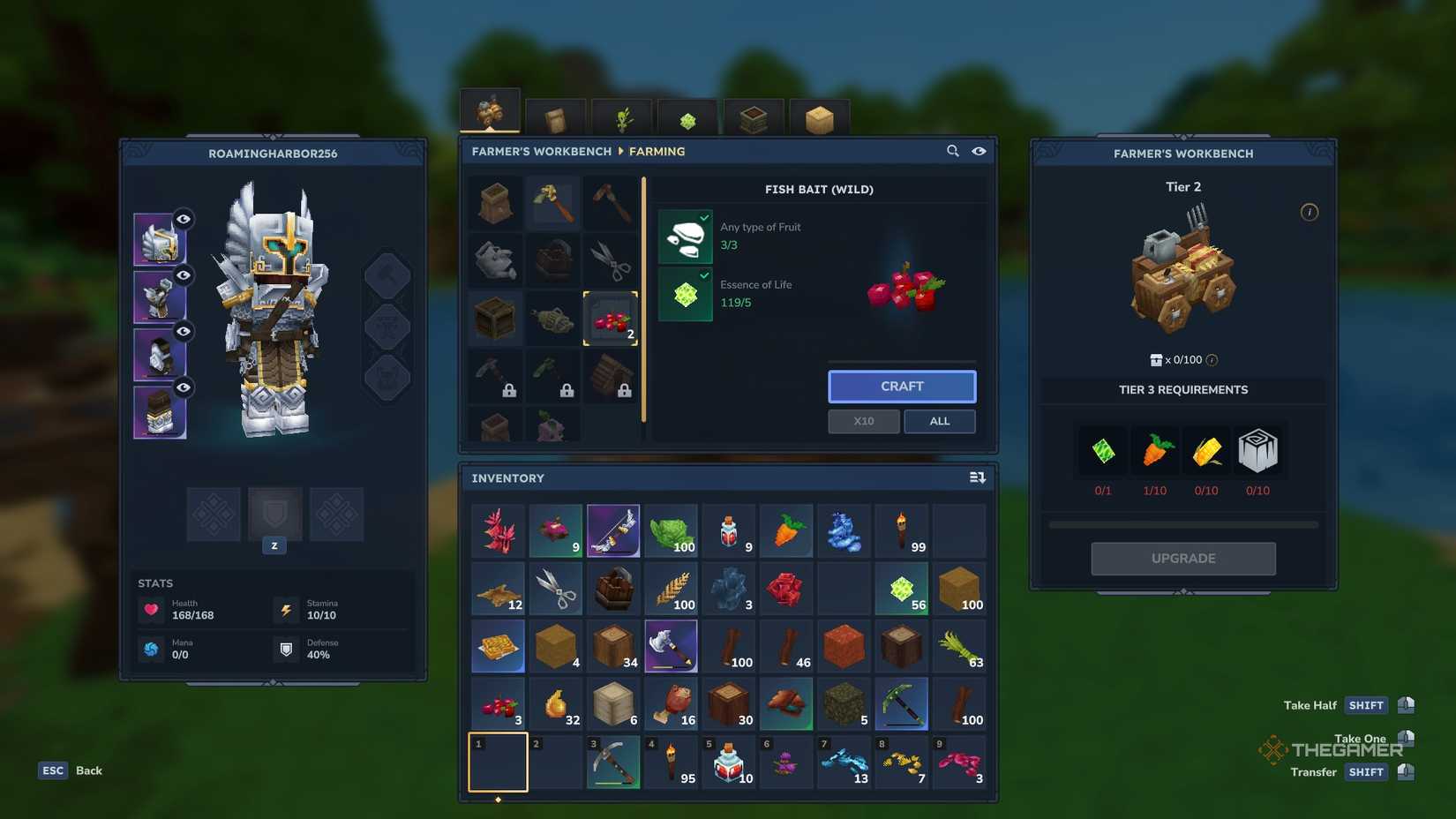Click the Essence of Life ingredient icon
The height and width of the screenshot is (819, 1456).
pyautogui.click(x=686, y=295)
